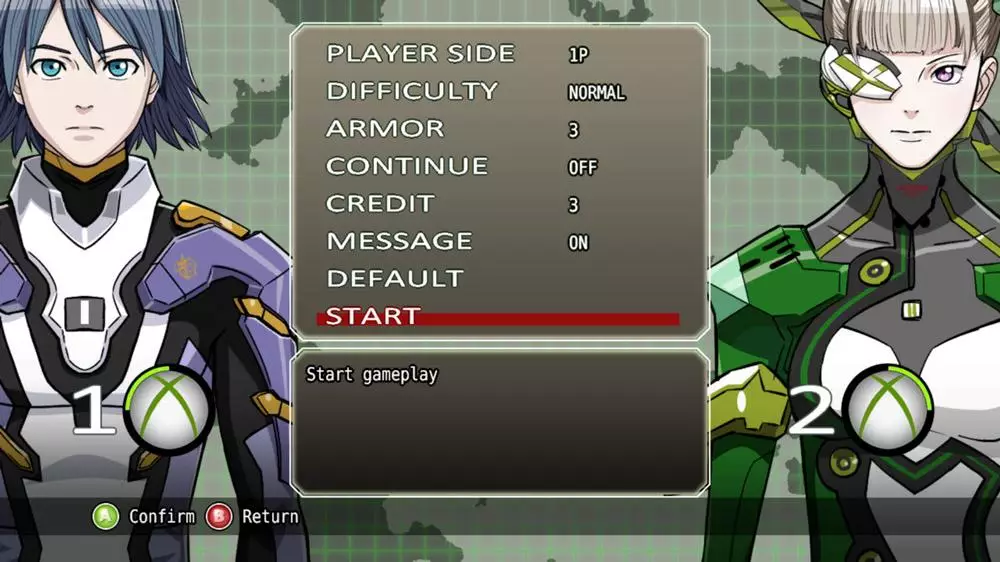Choose the MESSAGE setting
The height and width of the screenshot is (562, 1000).
(399, 241)
